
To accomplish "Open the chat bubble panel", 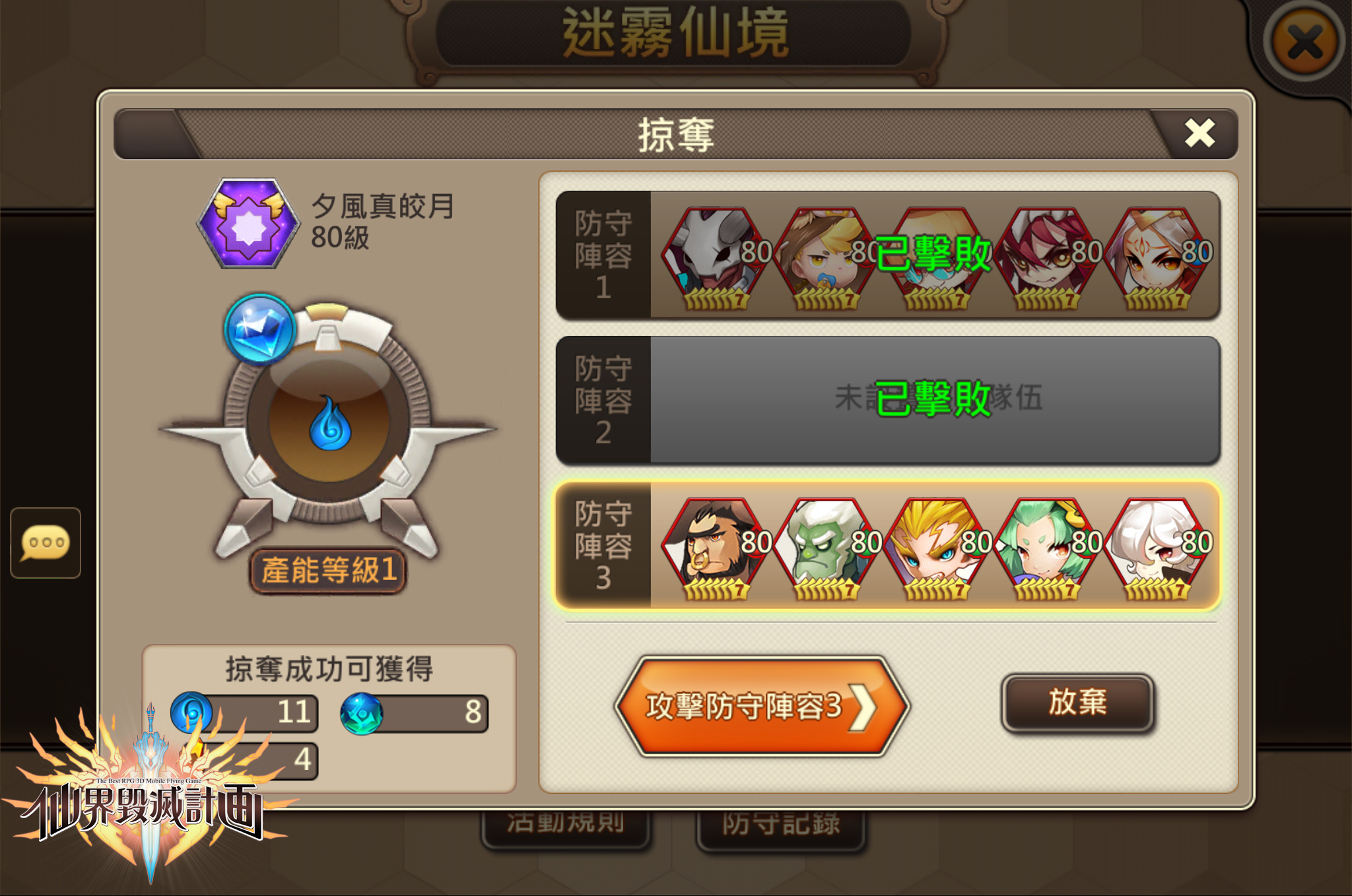I will (x=45, y=543).
